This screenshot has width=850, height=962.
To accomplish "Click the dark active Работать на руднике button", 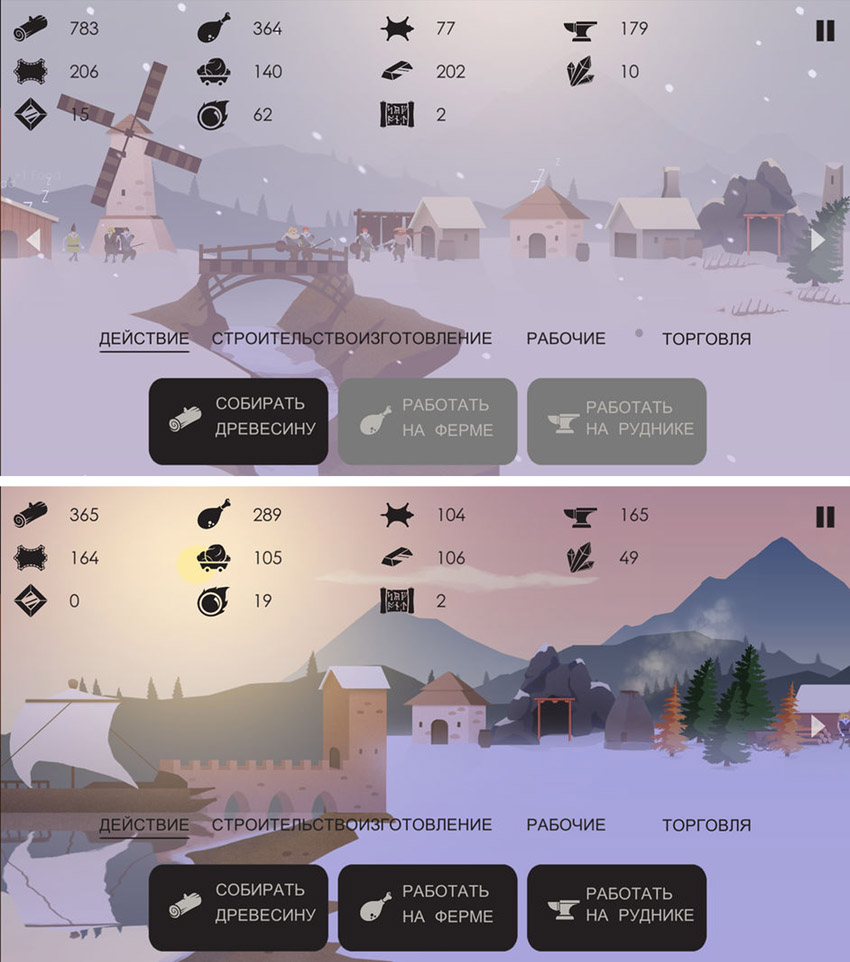I will tap(616, 907).
